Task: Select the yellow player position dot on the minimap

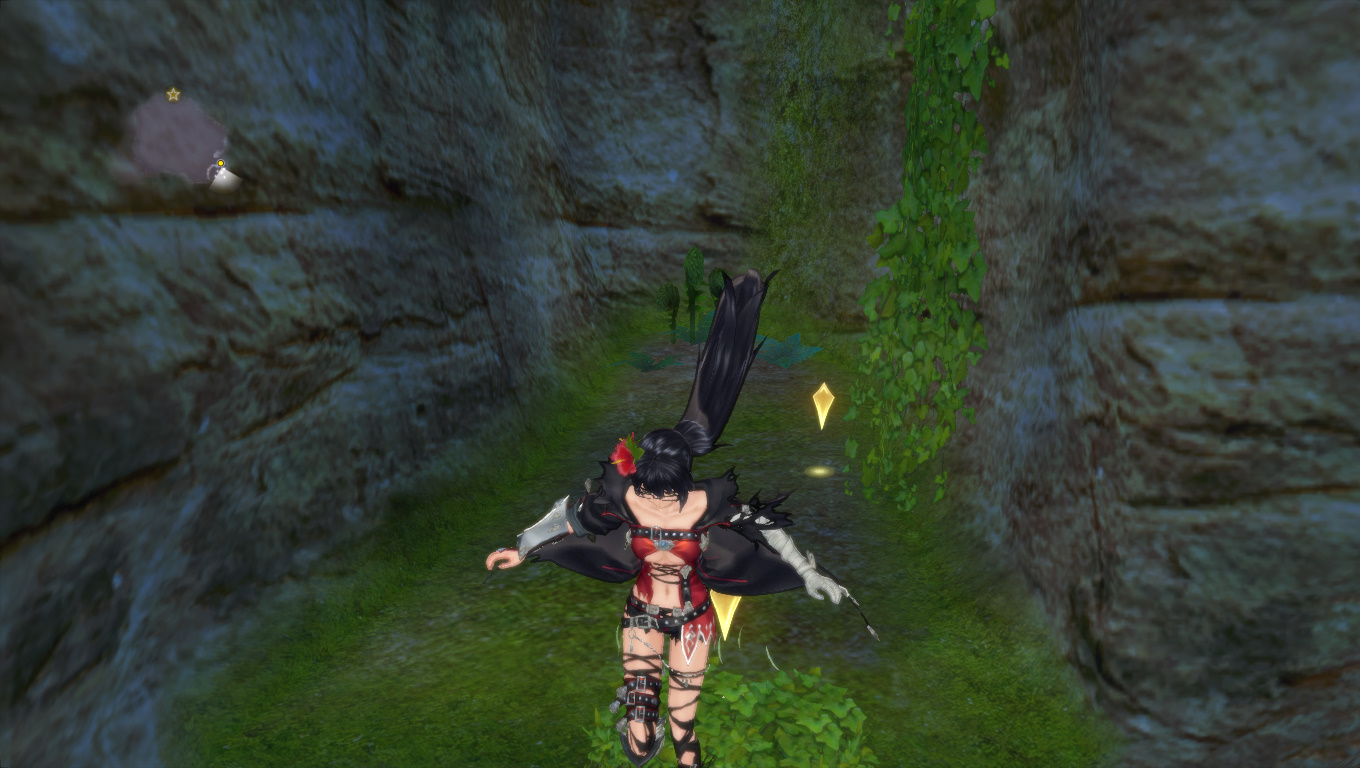Action: pos(221,163)
